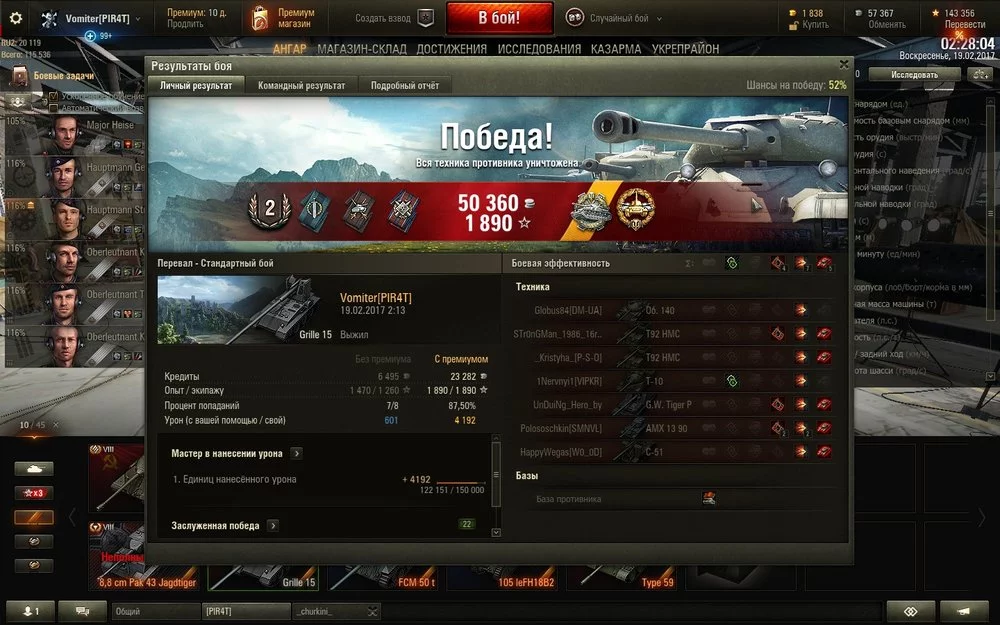Switch to the Подробный отчёт tab
The image size is (1000, 625).
[x=404, y=86]
